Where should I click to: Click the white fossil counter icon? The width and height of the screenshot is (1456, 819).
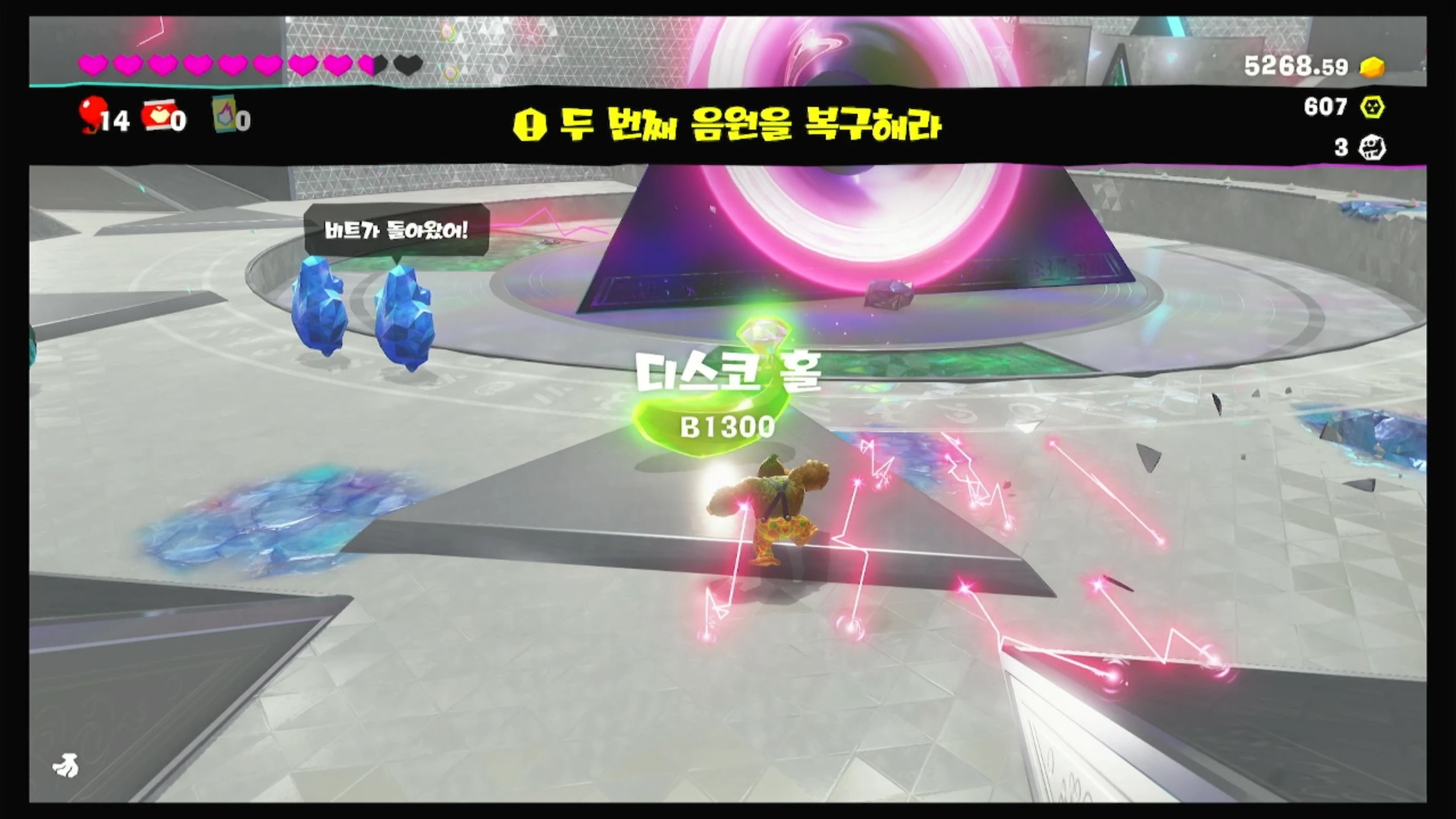coord(1372,148)
